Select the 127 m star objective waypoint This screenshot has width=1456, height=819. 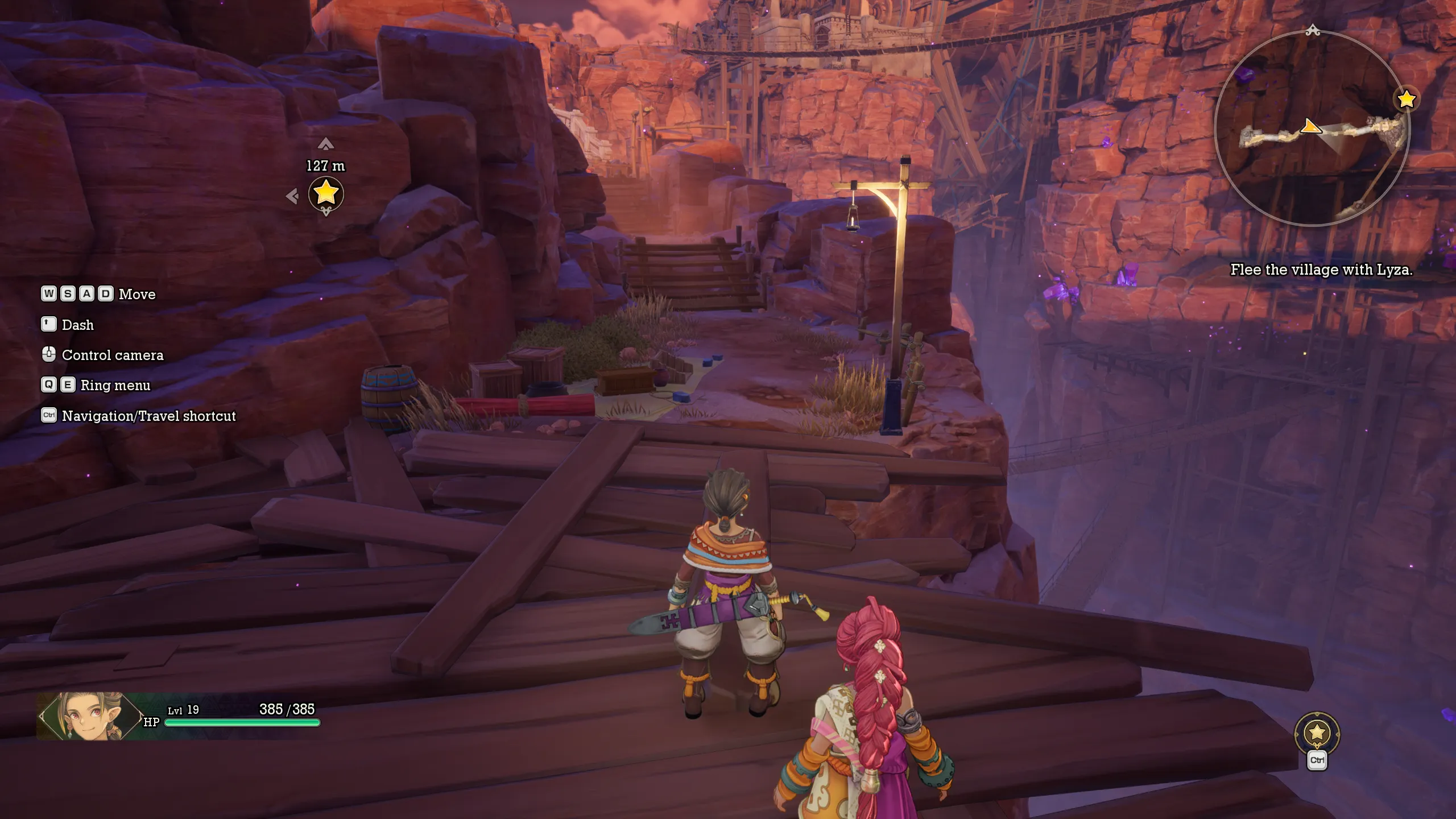point(326,193)
